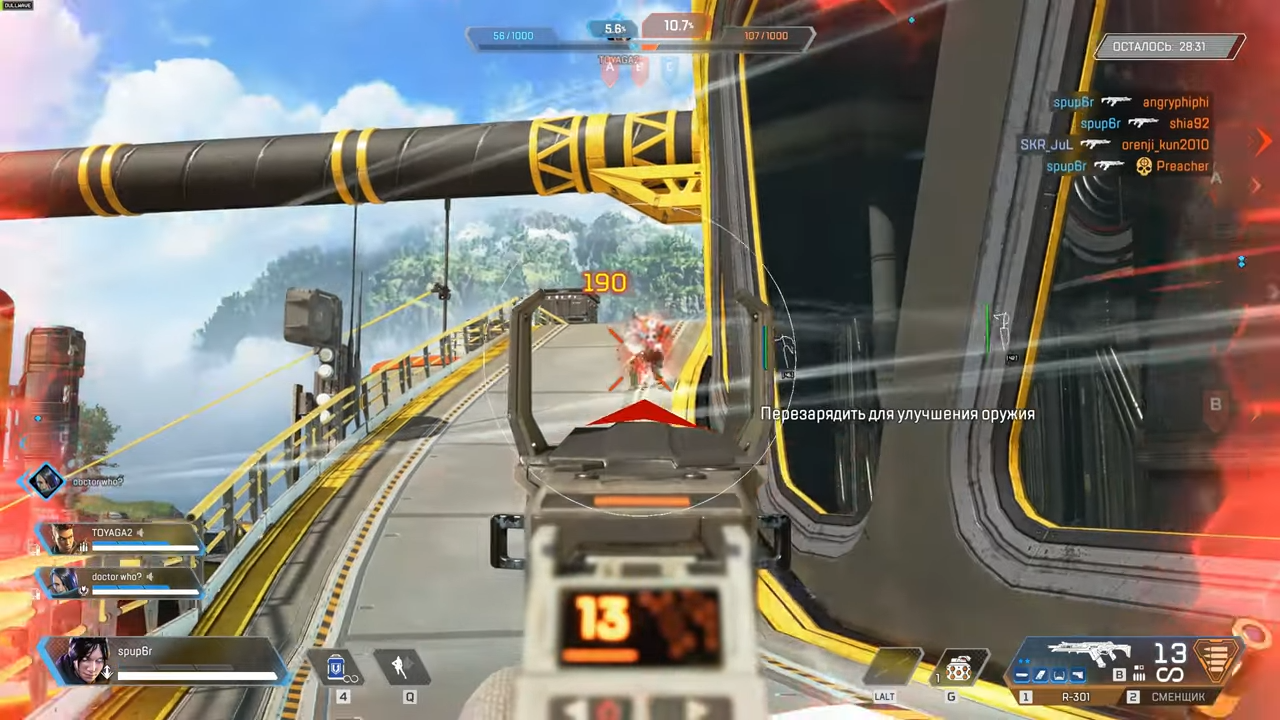Click the angryphiphi kill feed row
The height and width of the screenshot is (720, 1280).
coord(1130,102)
